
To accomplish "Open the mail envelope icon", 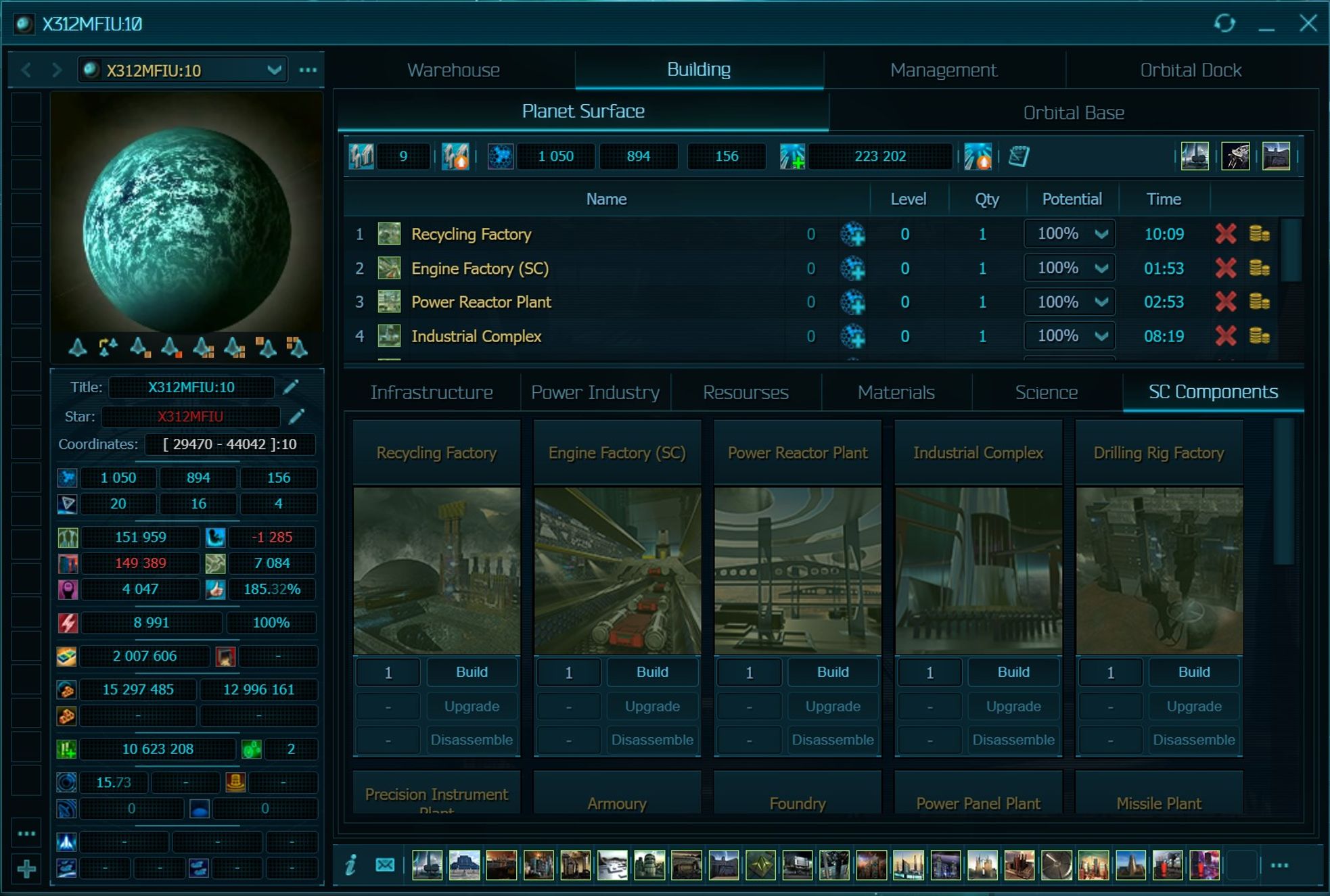I will coord(385,864).
